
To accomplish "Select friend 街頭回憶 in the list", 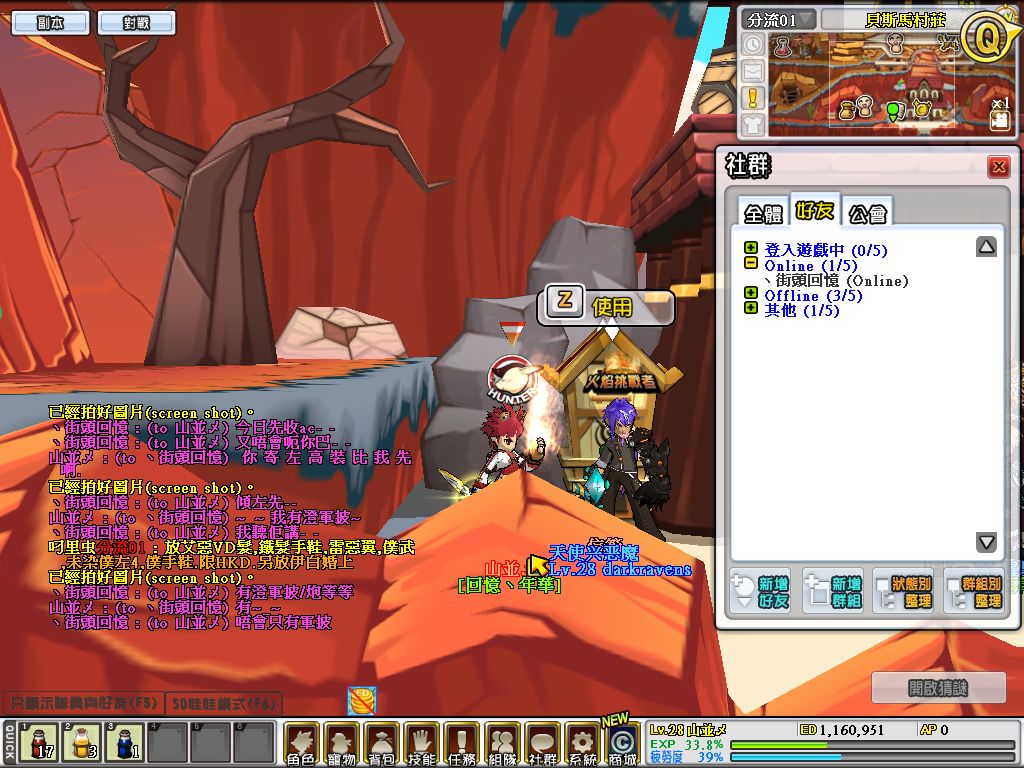I will [836, 280].
